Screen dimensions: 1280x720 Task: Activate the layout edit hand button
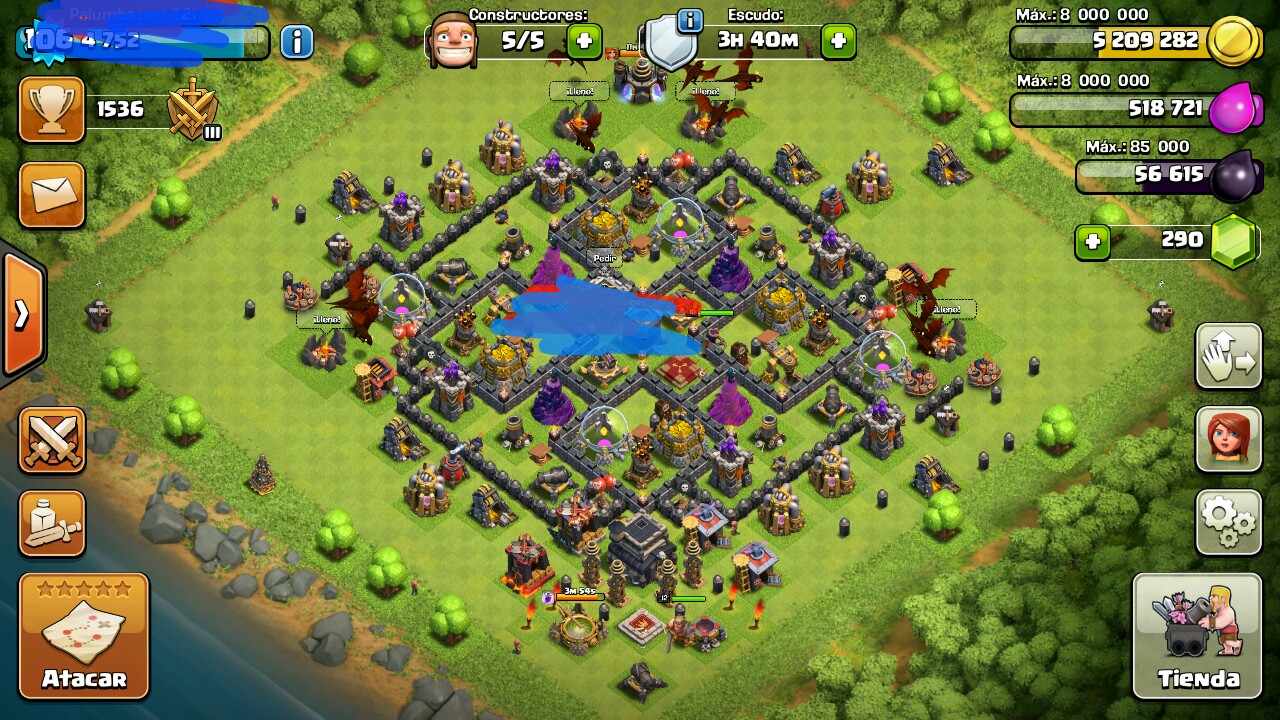[x=1228, y=356]
